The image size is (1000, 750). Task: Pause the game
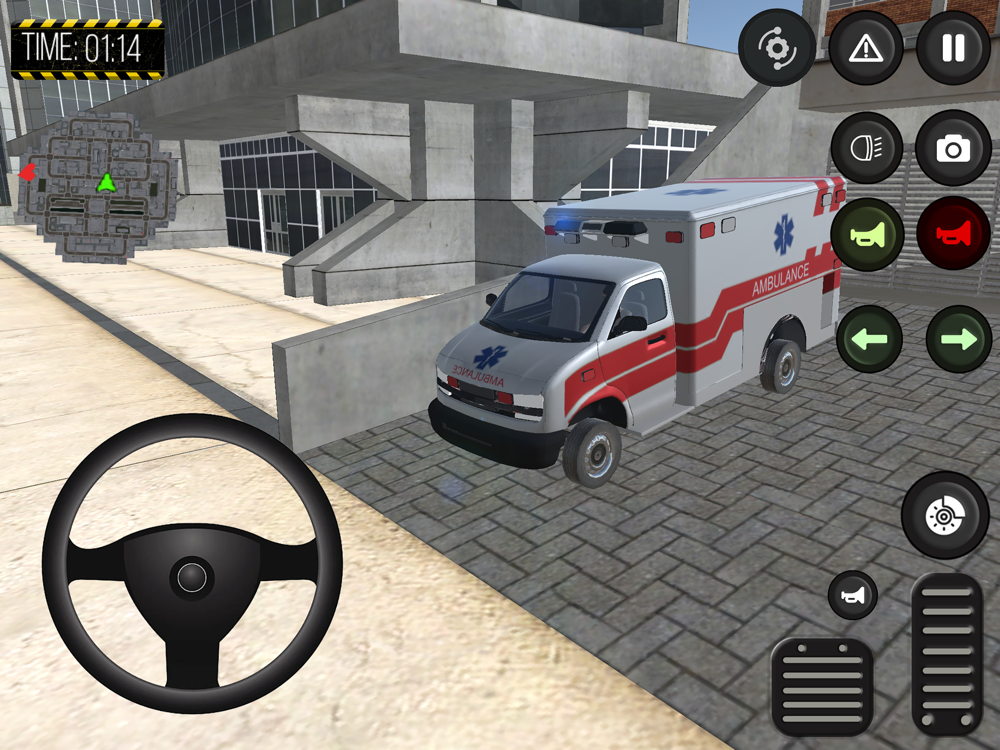tap(953, 48)
